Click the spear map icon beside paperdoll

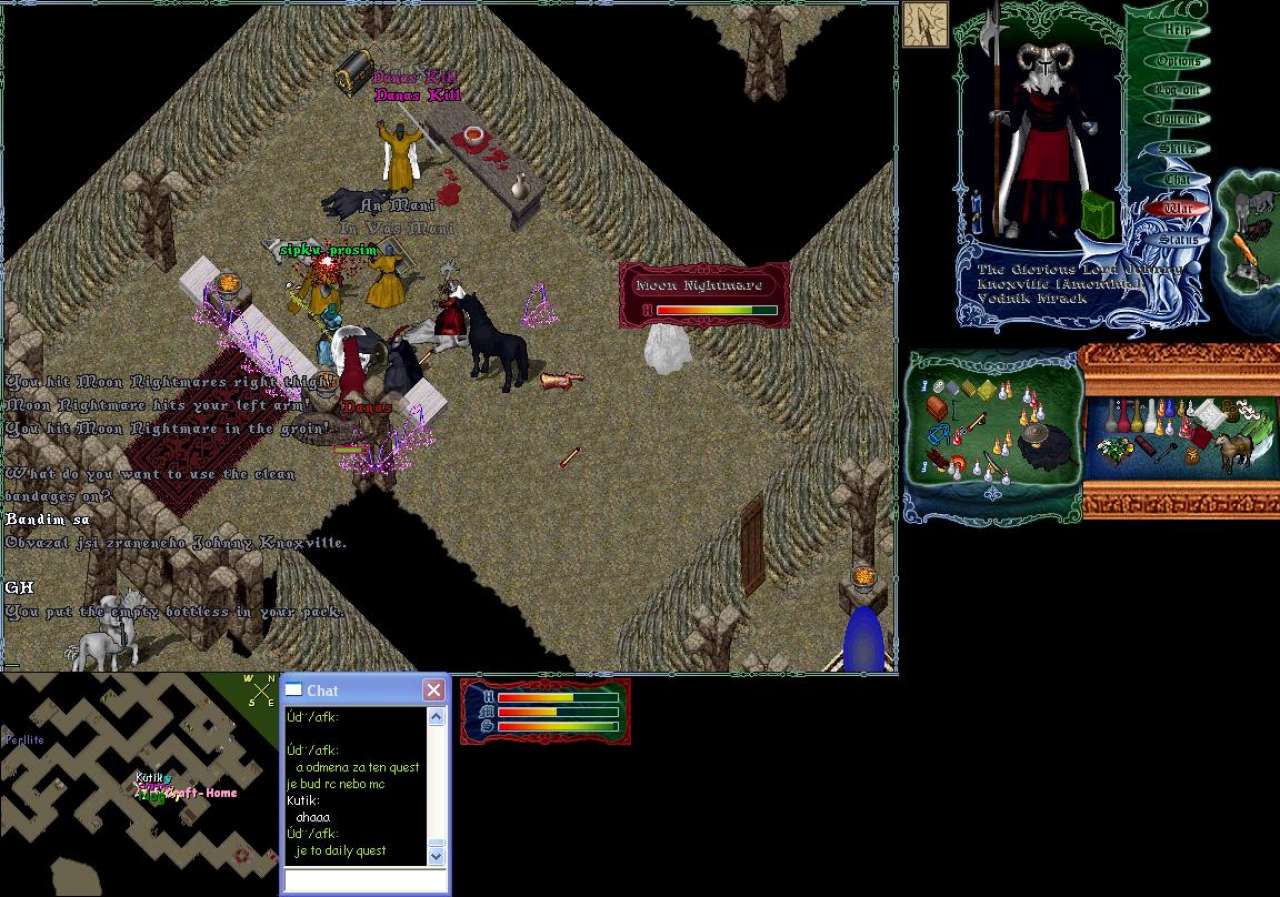point(925,24)
